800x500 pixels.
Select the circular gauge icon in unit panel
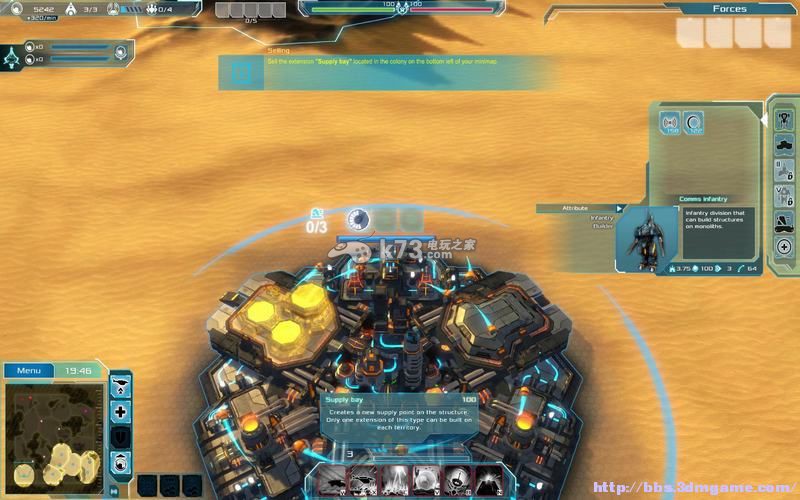point(693,124)
